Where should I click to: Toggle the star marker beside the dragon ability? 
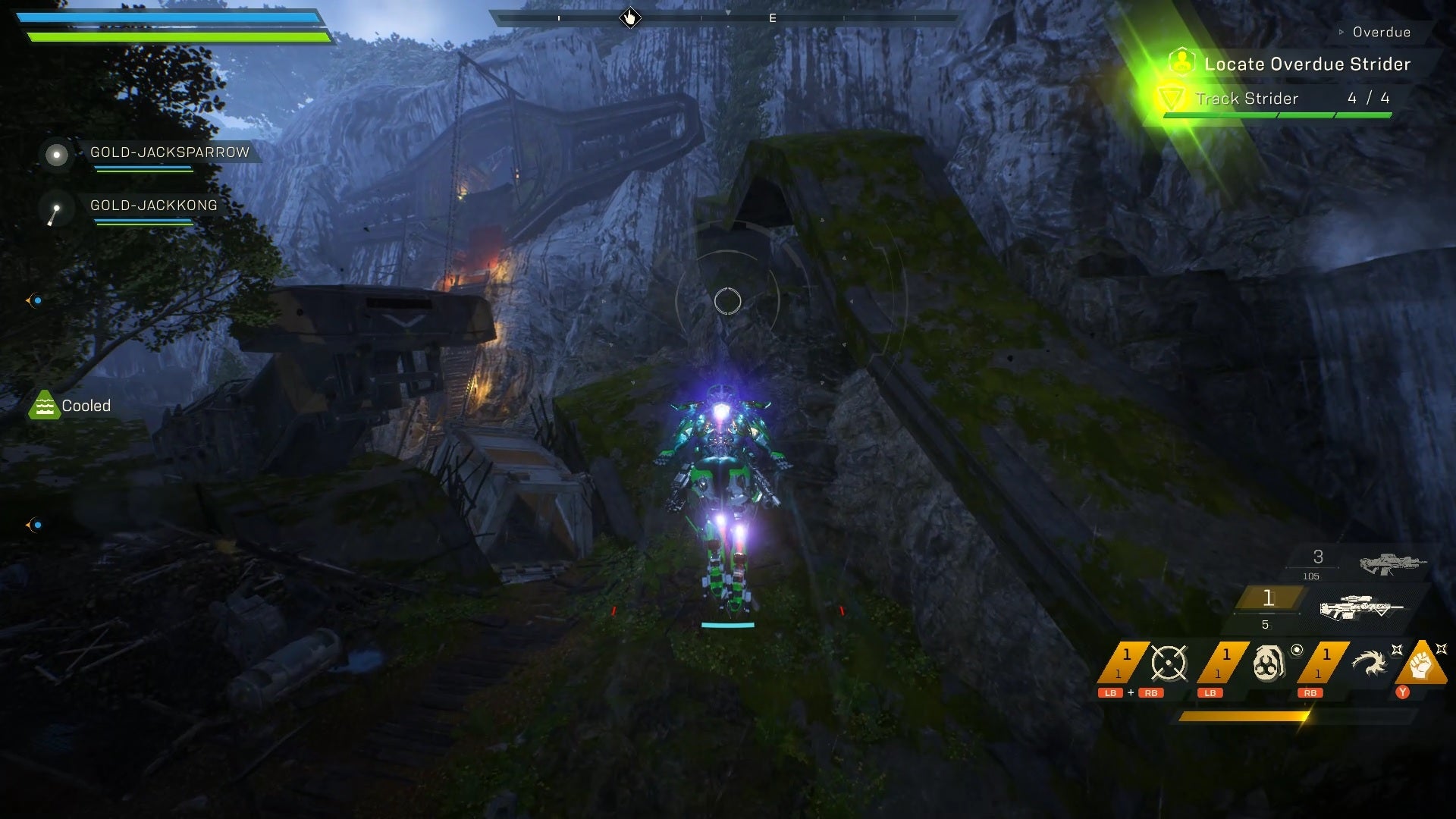(1398, 651)
